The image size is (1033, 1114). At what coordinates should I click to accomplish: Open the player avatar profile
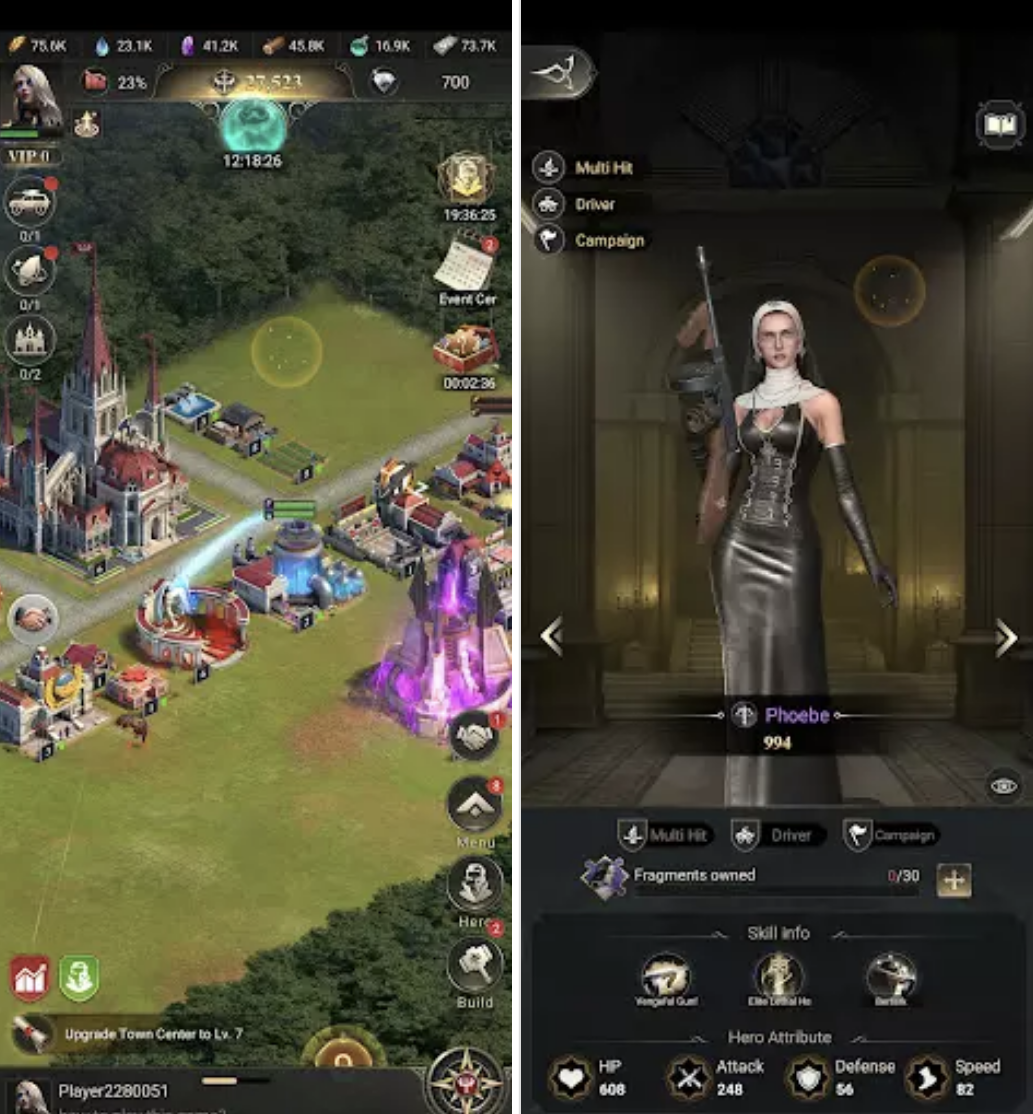click(x=33, y=97)
